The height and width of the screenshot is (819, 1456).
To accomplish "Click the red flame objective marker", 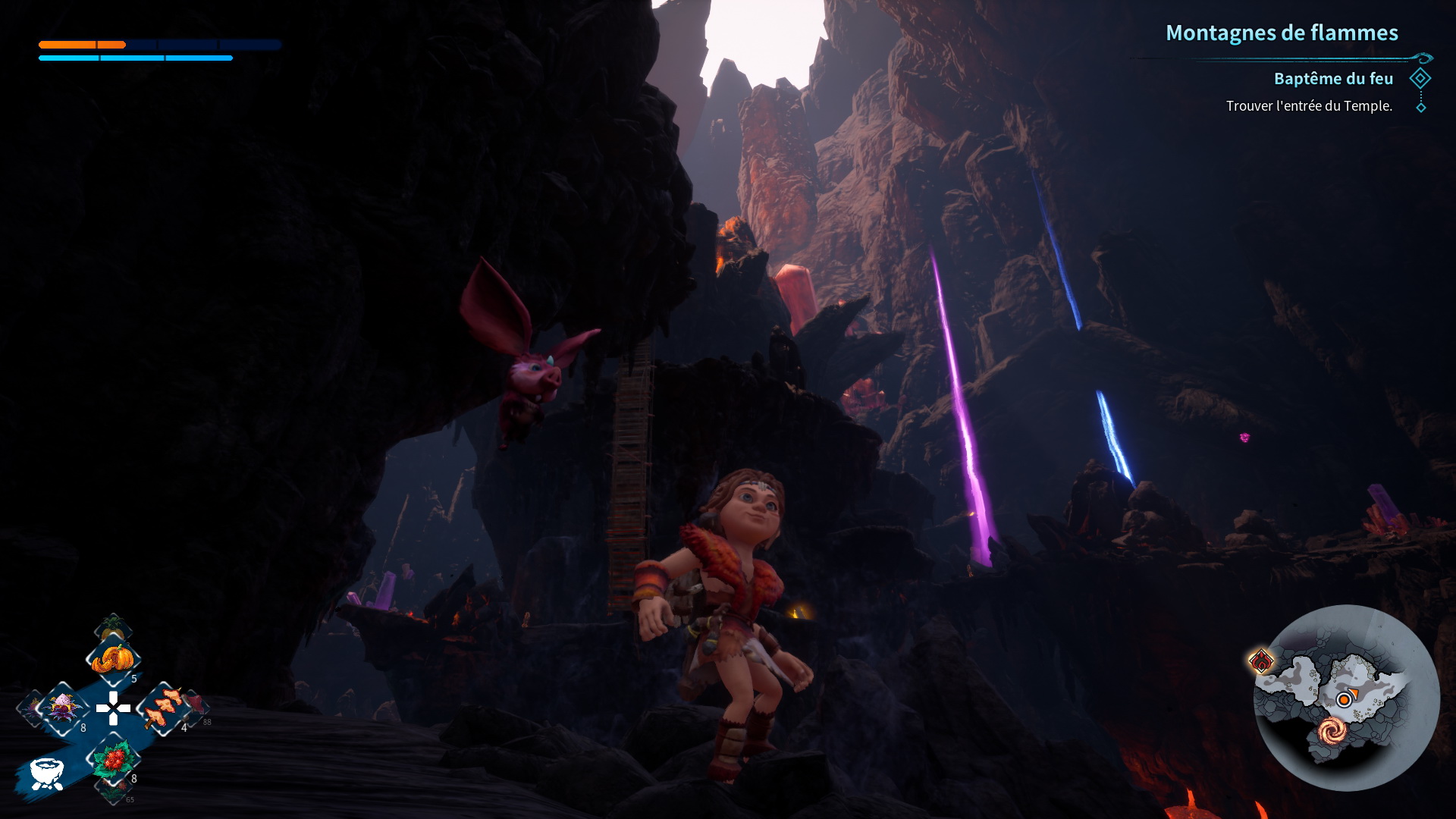I will tap(1262, 661).
